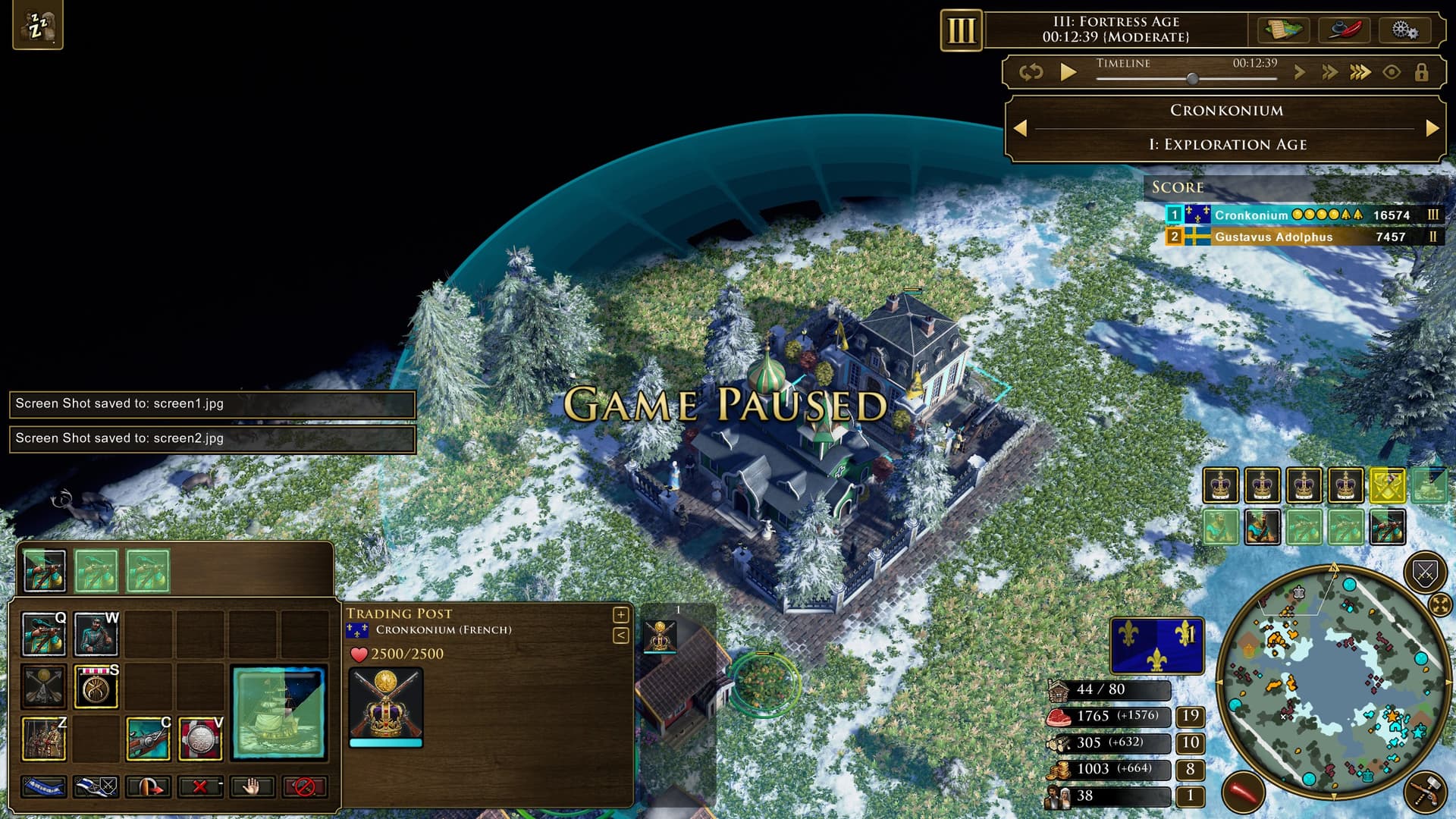Click the crossed swords shield minimap button

(x=1424, y=573)
